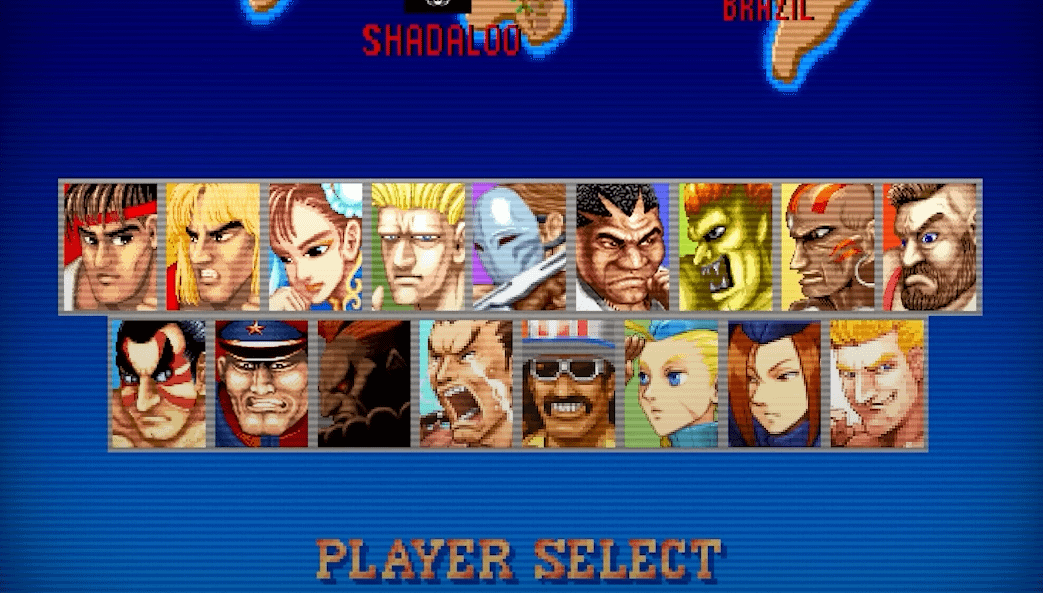Select Guile with the flat-top haircut
1043x593 pixels.
[418, 246]
